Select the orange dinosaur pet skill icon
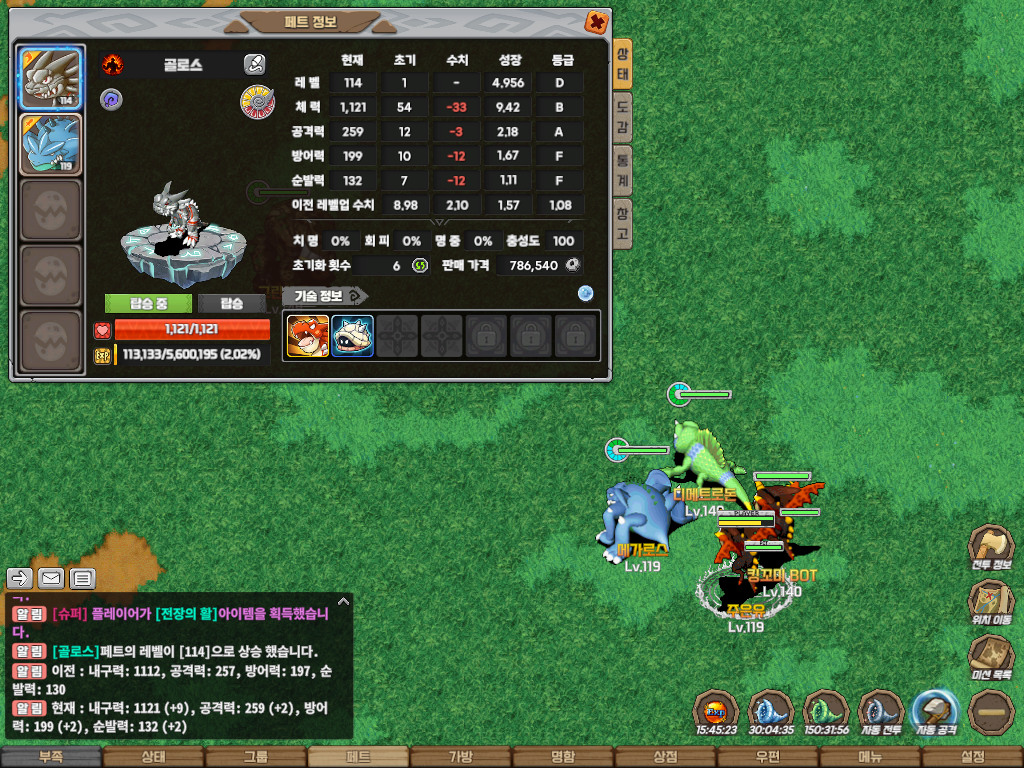Image resolution: width=1024 pixels, height=768 pixels. click(308, 336)
